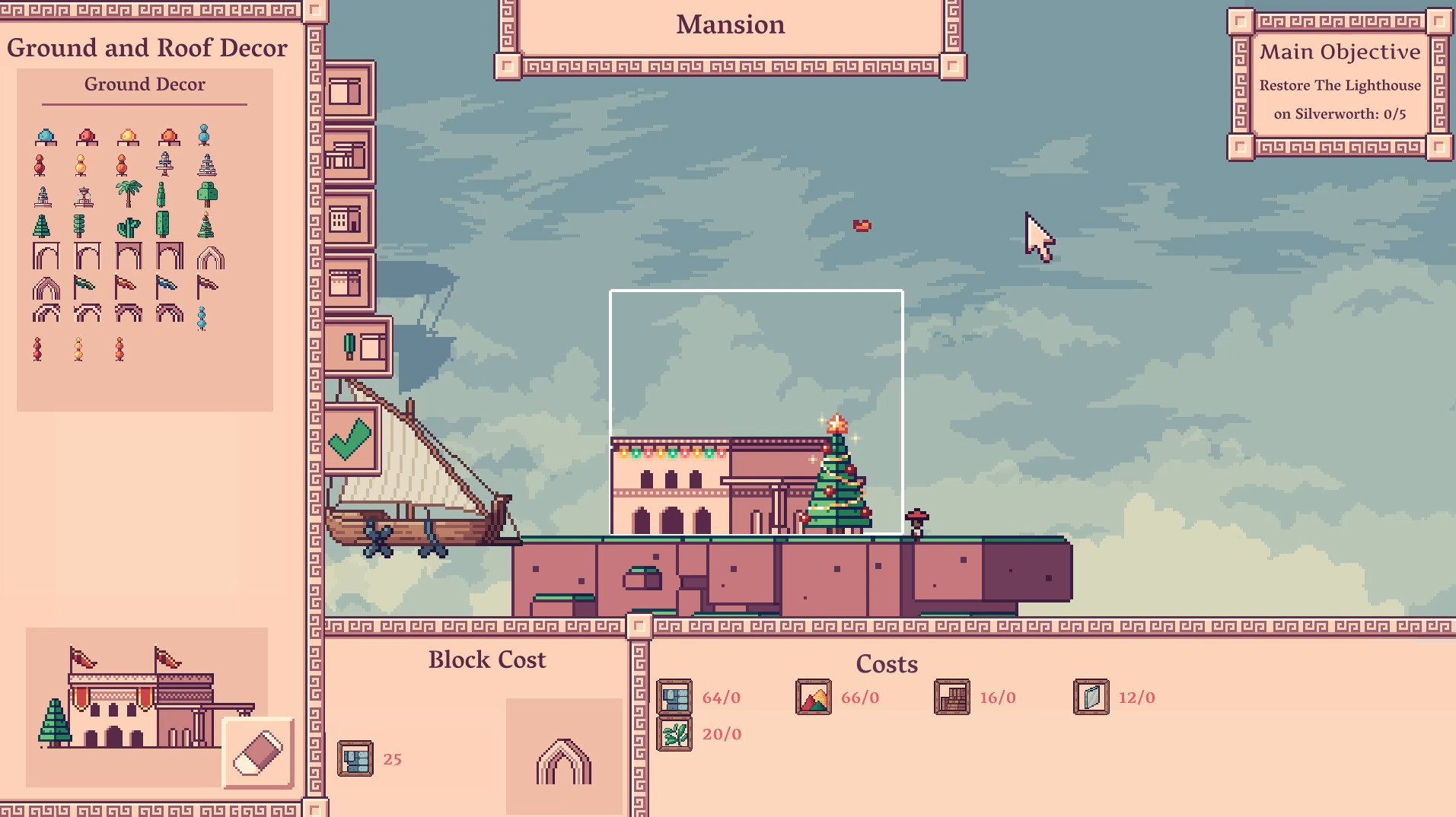
Task: Click the Mansion title banner
Action: 728,24
